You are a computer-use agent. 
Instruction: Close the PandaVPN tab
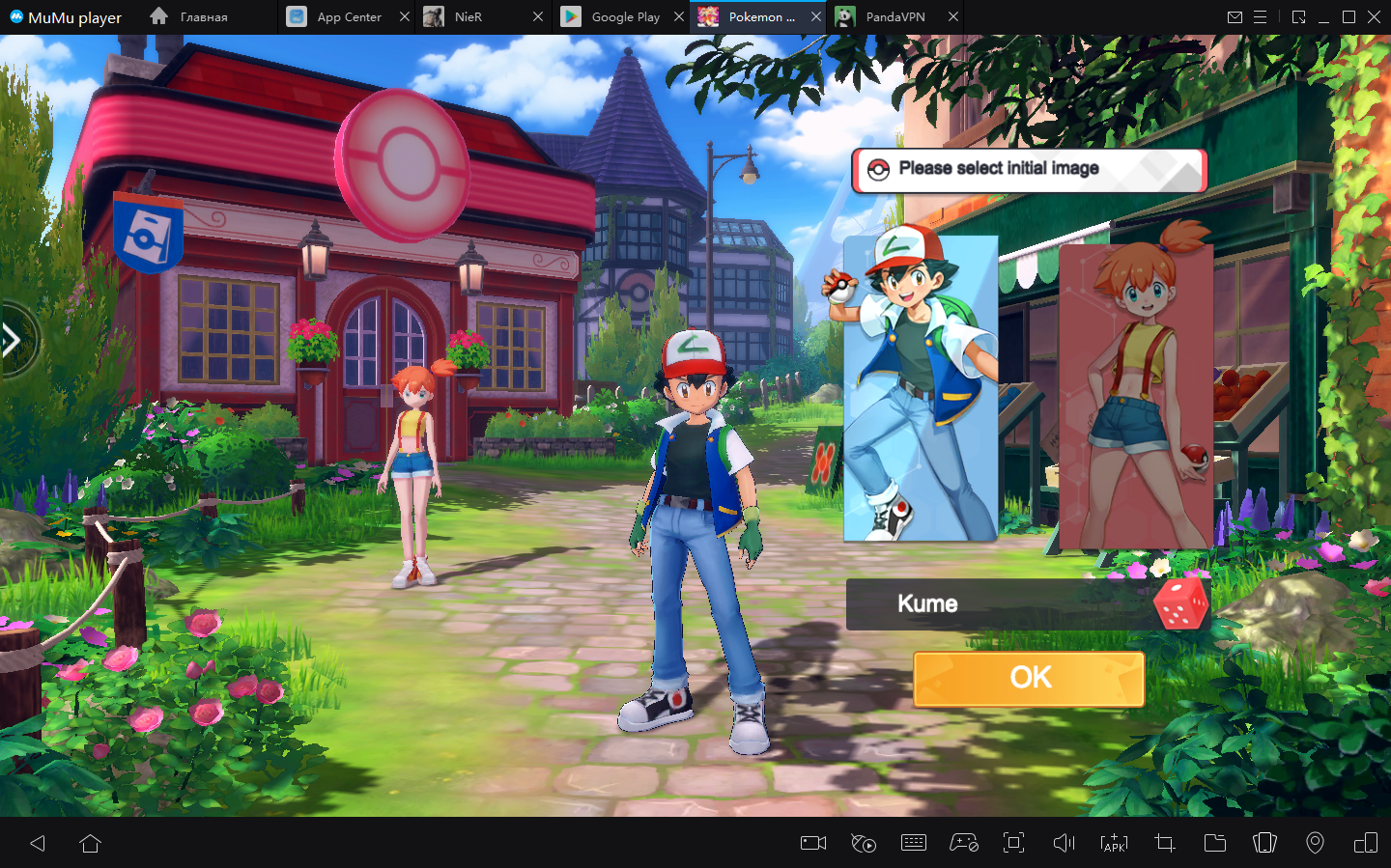[x=953, y=17]
